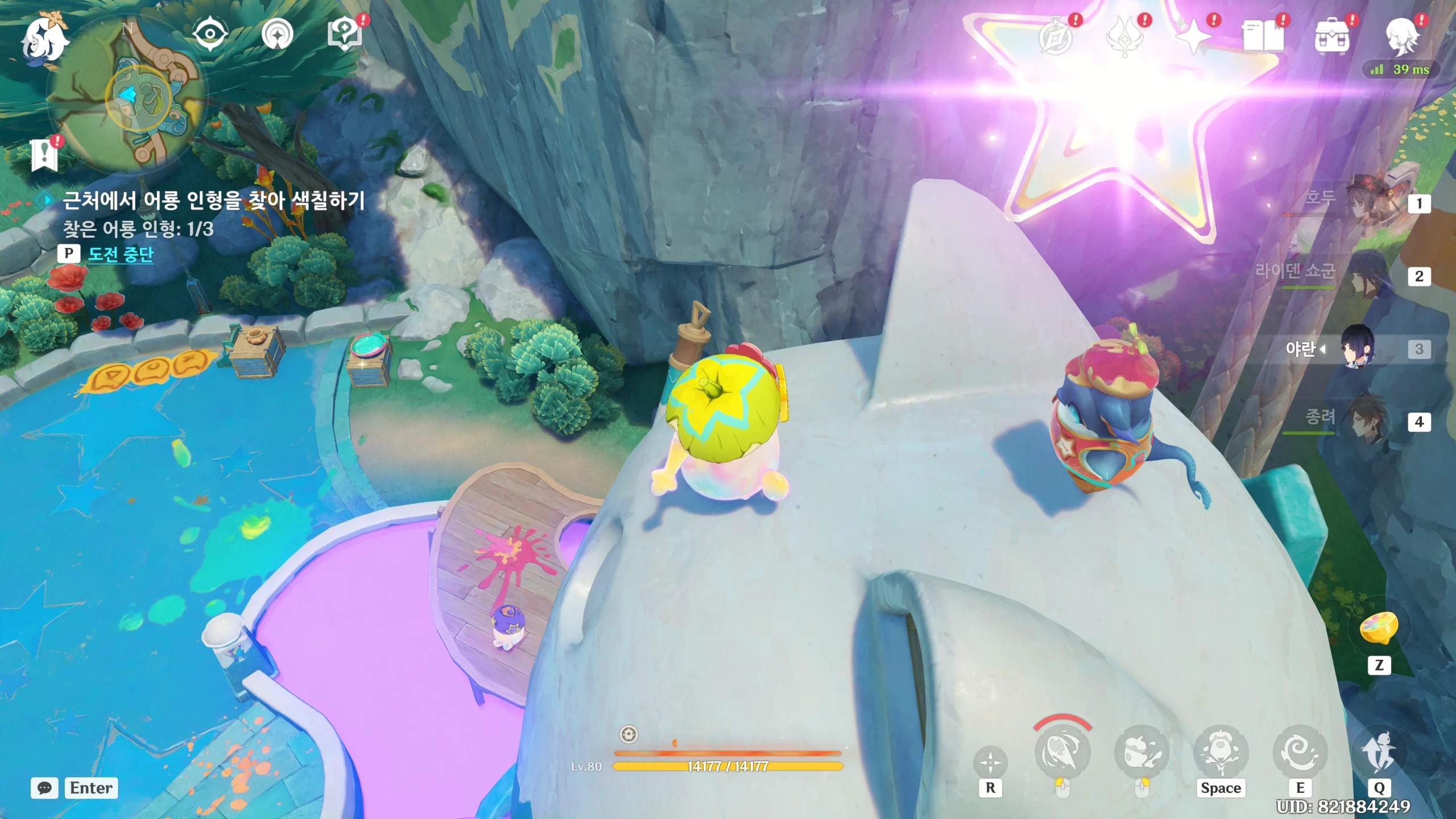The image size is (1456, 819).
Task: Activate the swirl skill icon
Action: tap(1300, 752)
